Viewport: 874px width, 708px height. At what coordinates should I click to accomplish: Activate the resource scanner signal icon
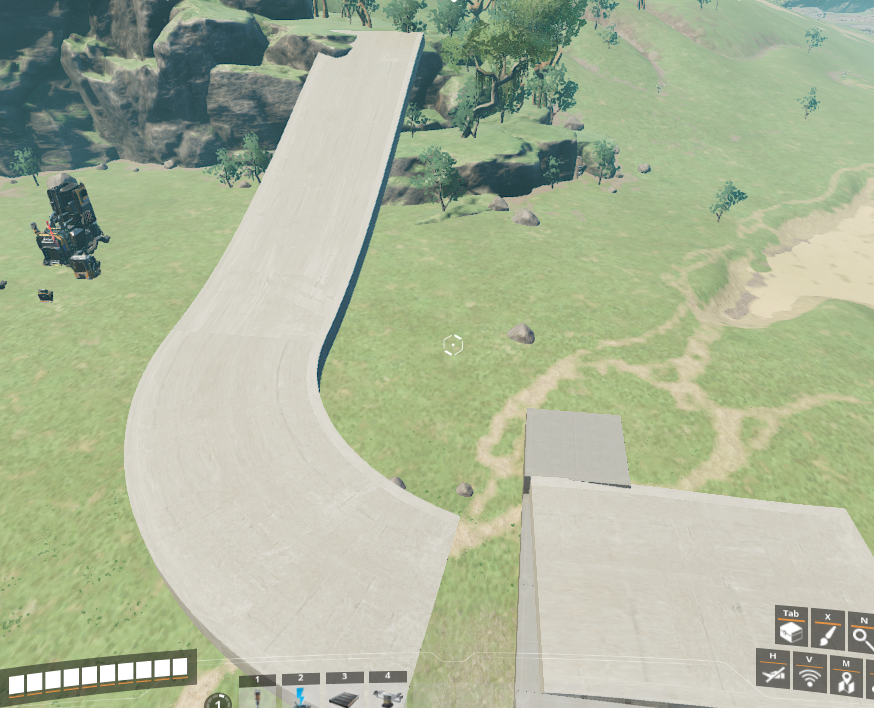(x=809, y=678)
